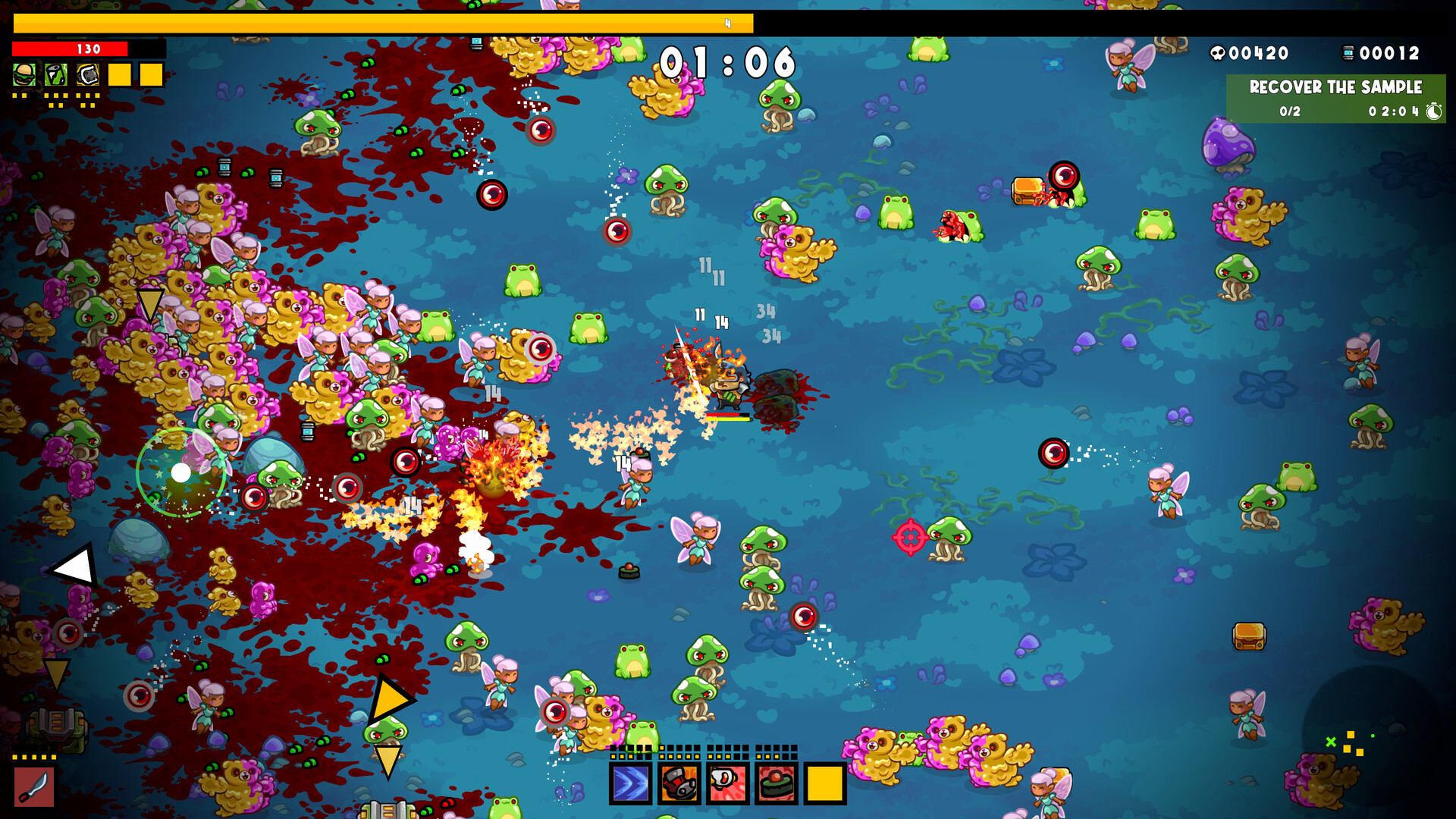This screenshot has width=1456, height=819.
Task: Click the green soda can item icon
Action: 55,74
